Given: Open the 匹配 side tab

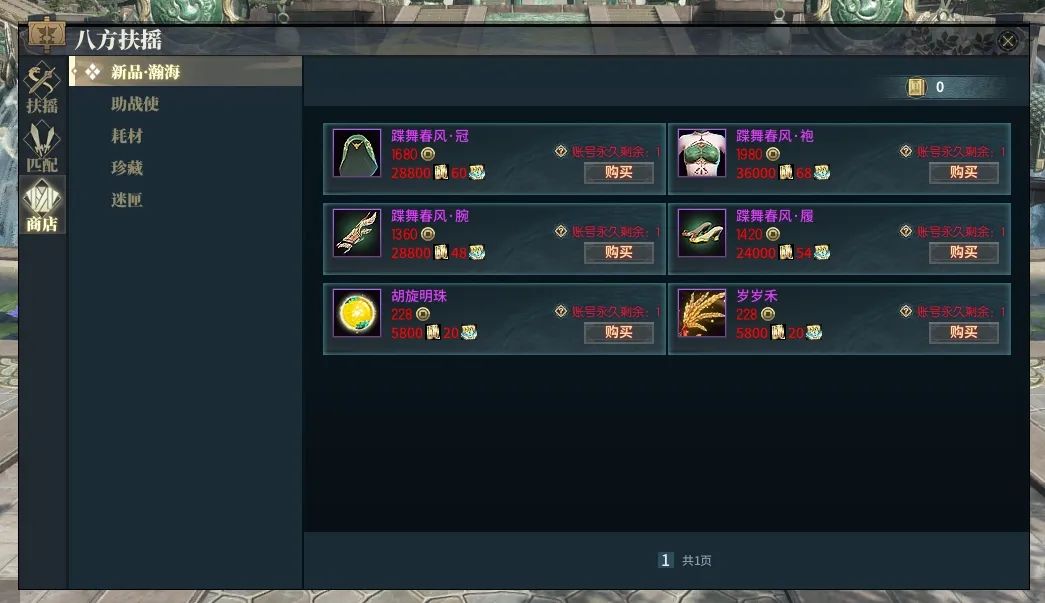Looking at the screenshot, I should pyautogui.click(x=42, y=146).
